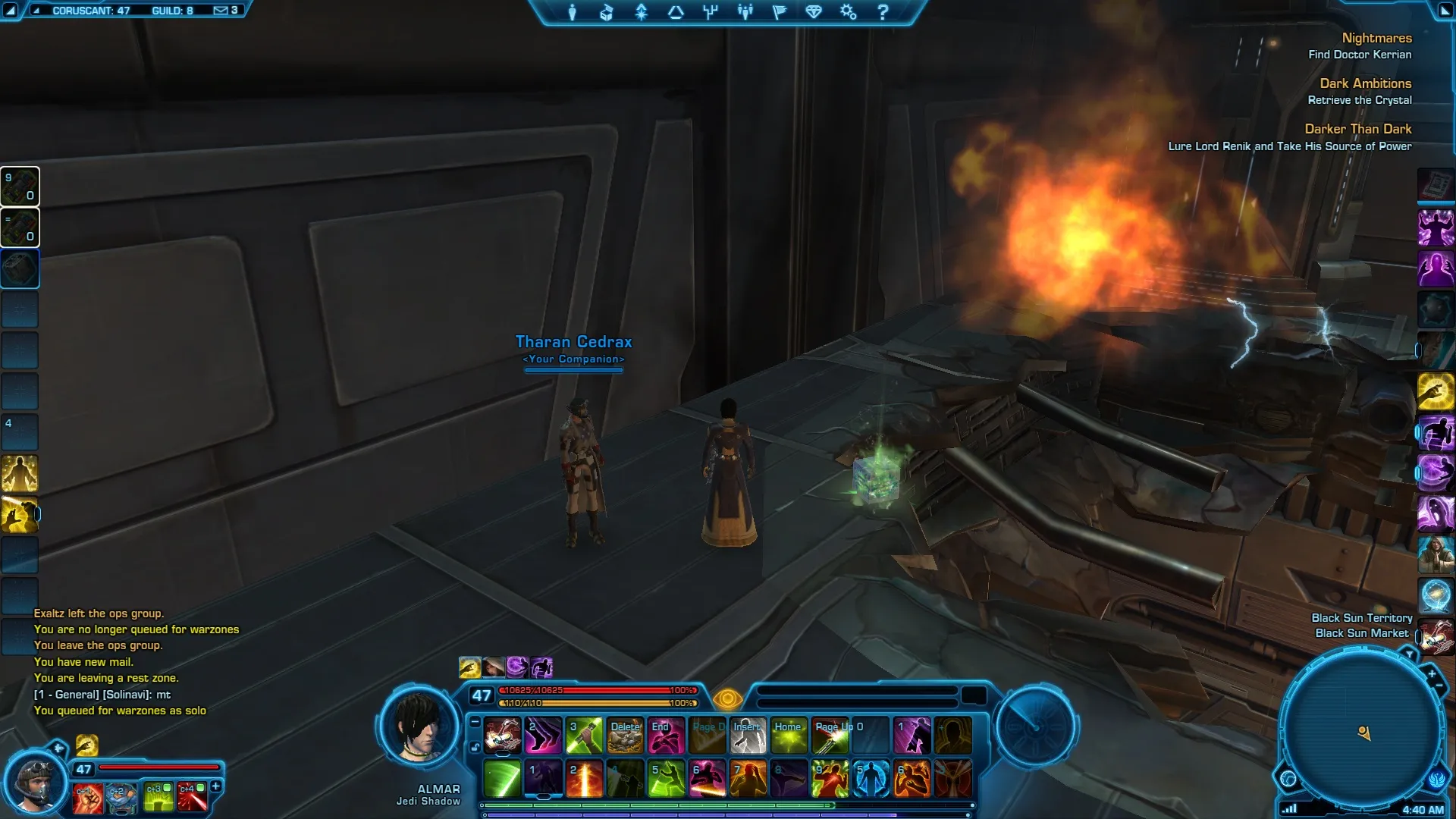This screenshot has width=1456, height=819.
Task: Select the Darker Than Dark quest entry
Action: click(1357, 129)
